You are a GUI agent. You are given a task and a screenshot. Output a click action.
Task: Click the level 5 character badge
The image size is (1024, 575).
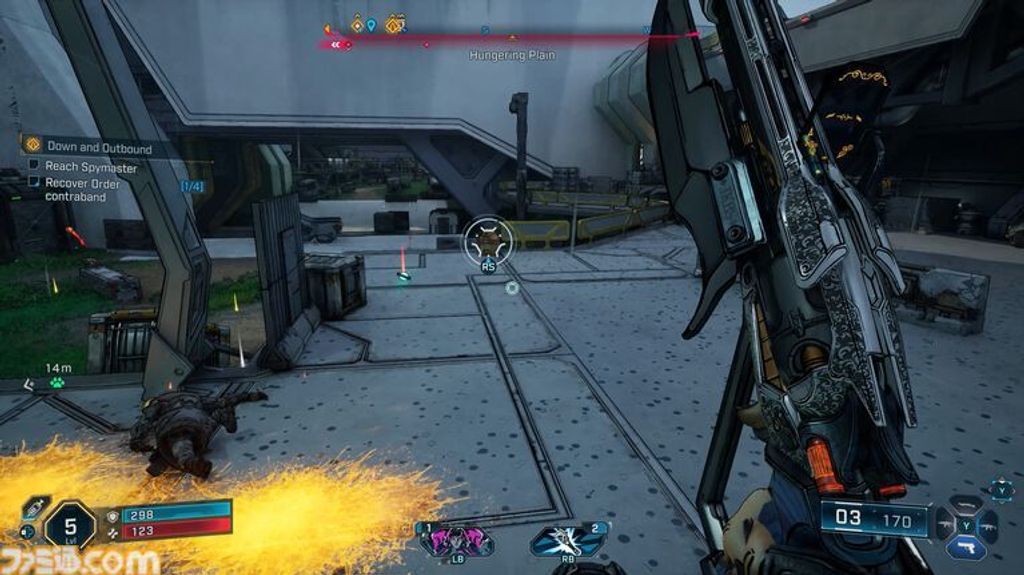click(x=70, y=525)
